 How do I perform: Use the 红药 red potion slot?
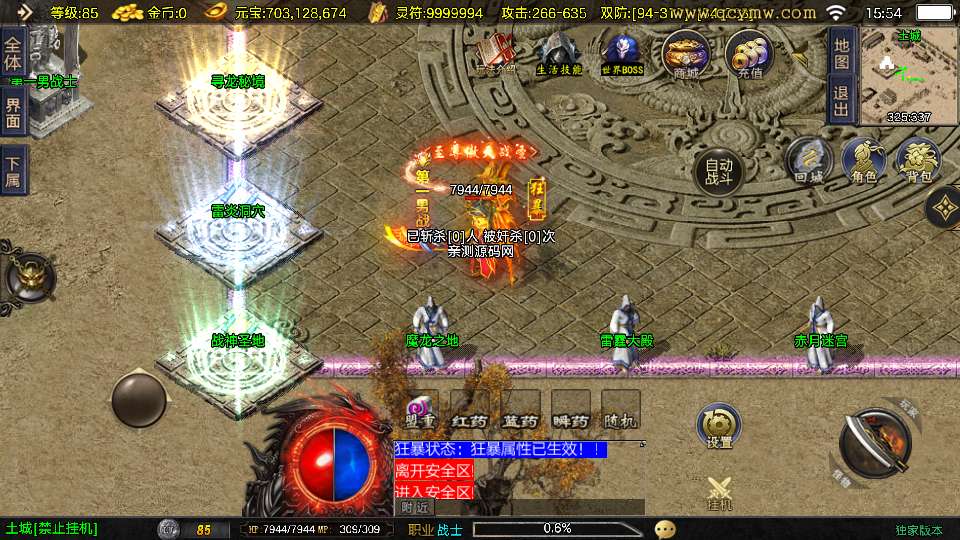470,410
